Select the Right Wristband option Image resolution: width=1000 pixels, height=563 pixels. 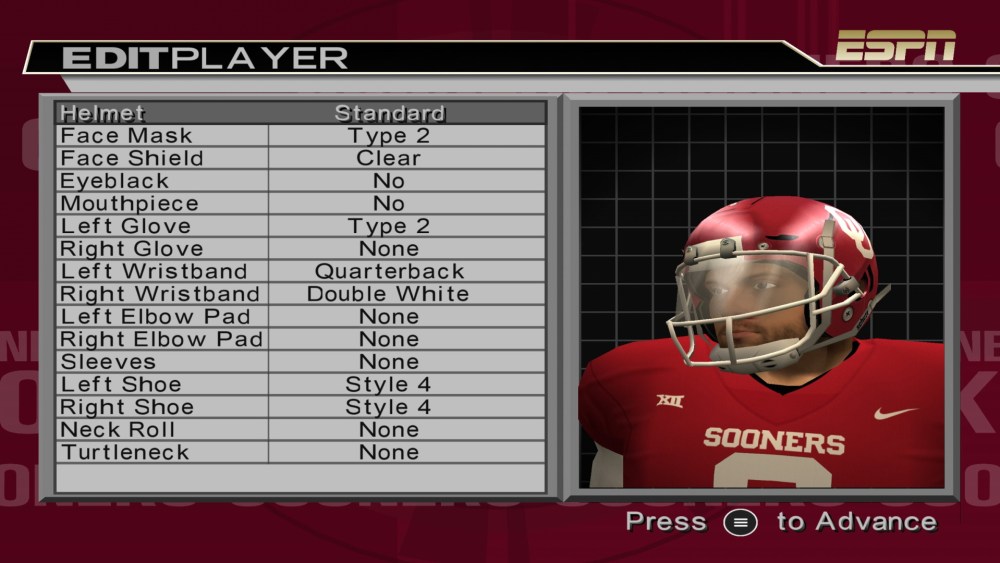point(300,294)
